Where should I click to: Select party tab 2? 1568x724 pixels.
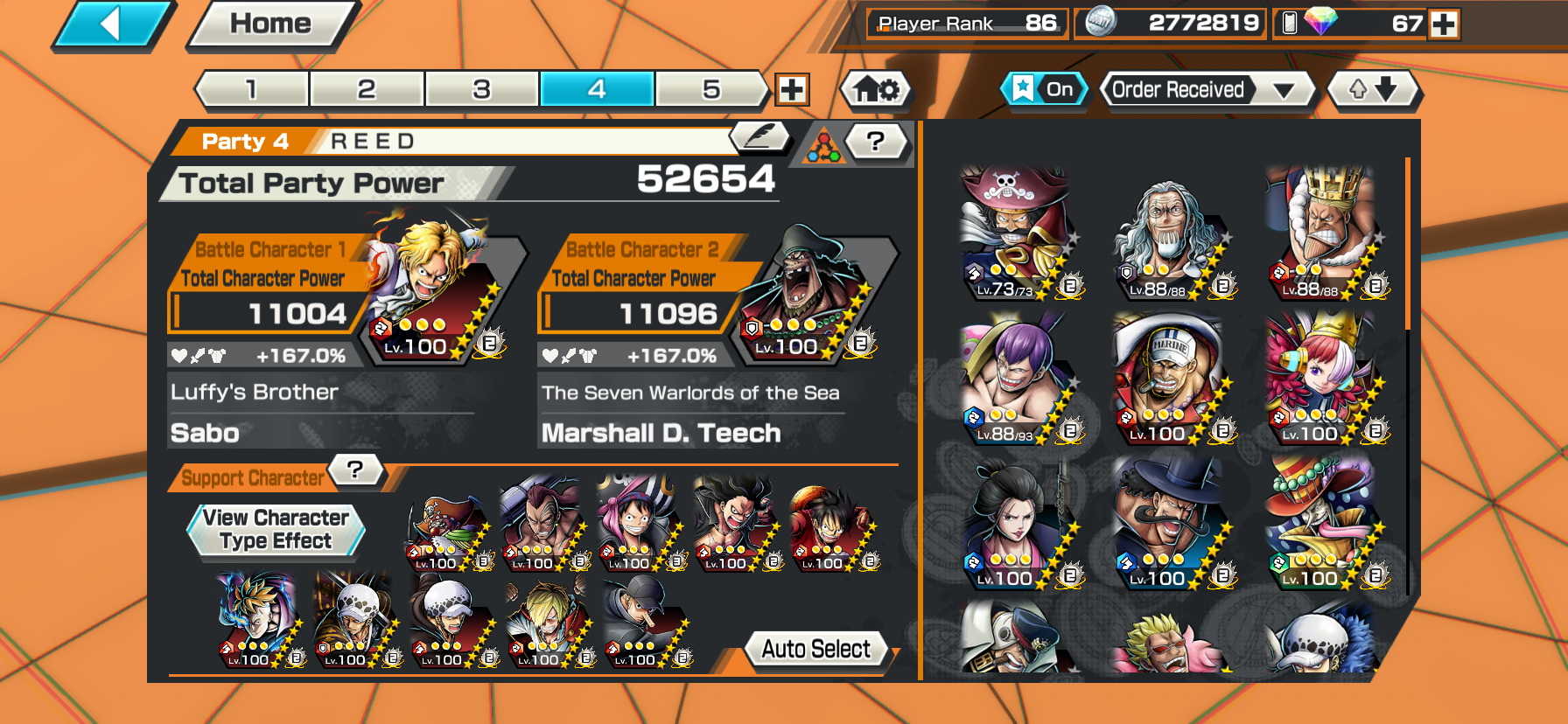(x=367, y=89)
